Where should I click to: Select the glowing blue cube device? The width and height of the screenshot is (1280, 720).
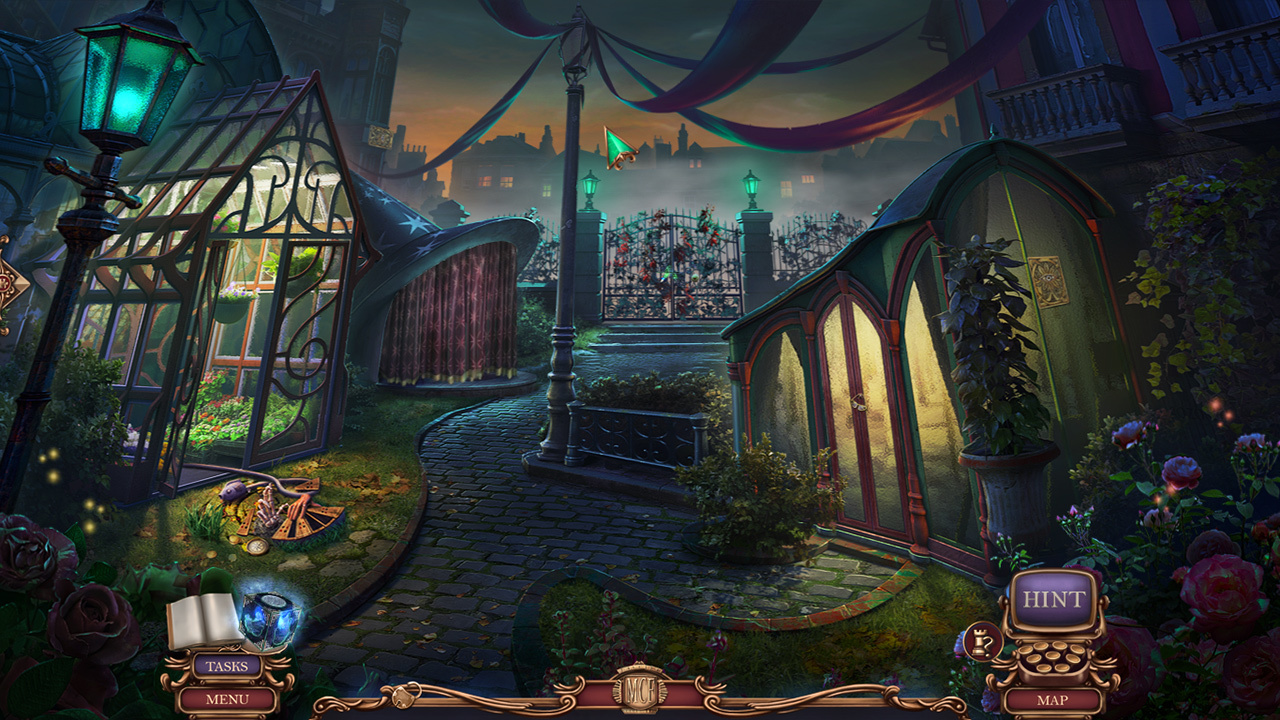(x=270, y=621)
